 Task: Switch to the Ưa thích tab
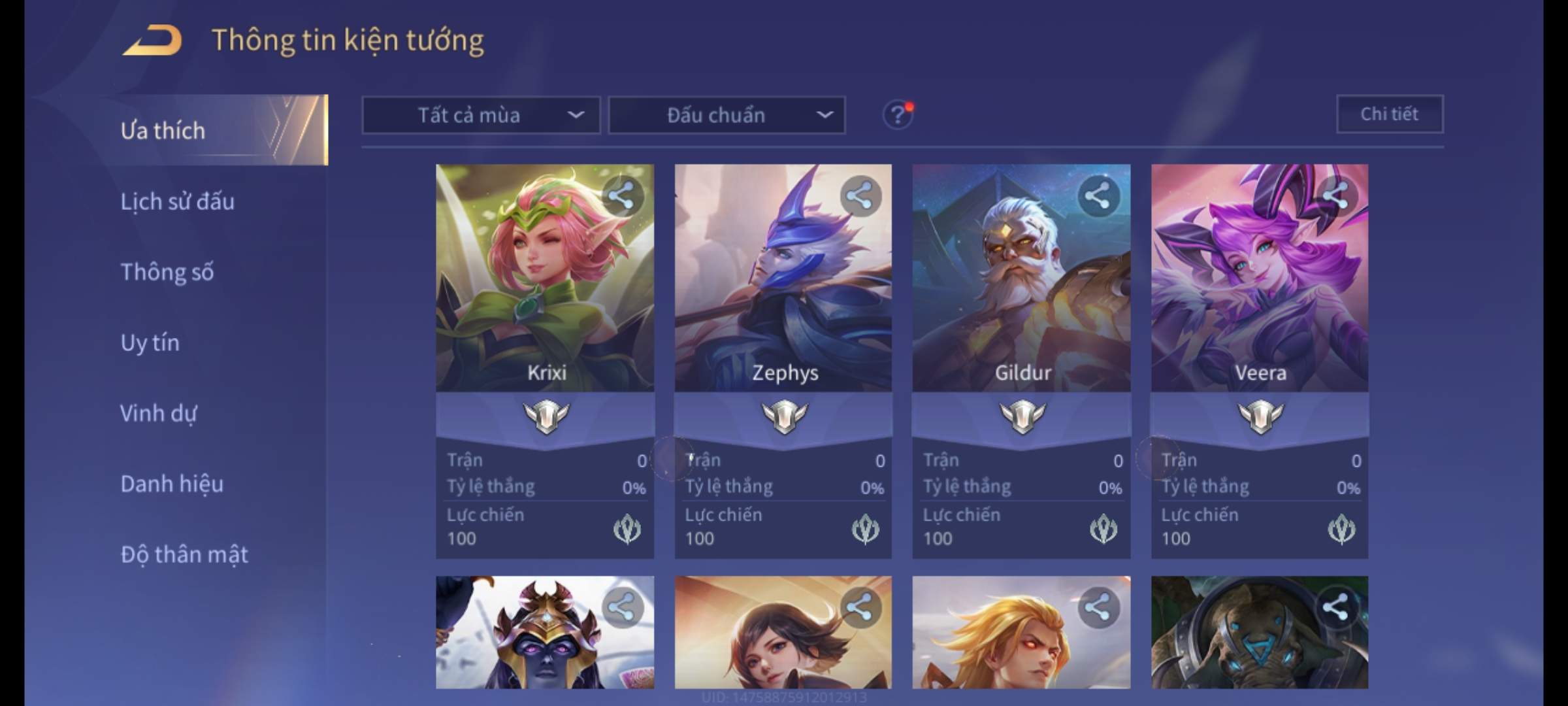pos(163,131)
